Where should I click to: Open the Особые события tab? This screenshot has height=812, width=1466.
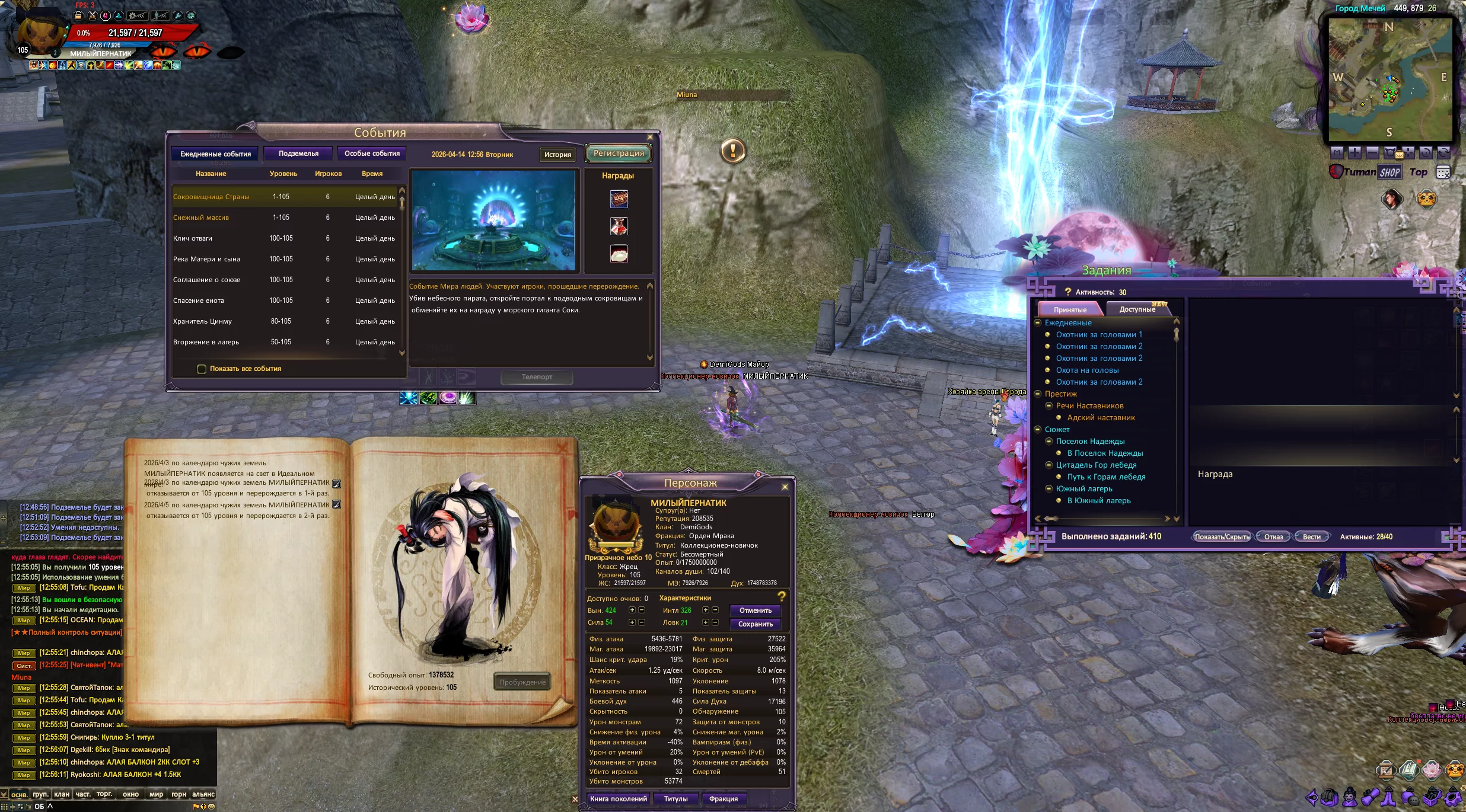tap(372, 154)
